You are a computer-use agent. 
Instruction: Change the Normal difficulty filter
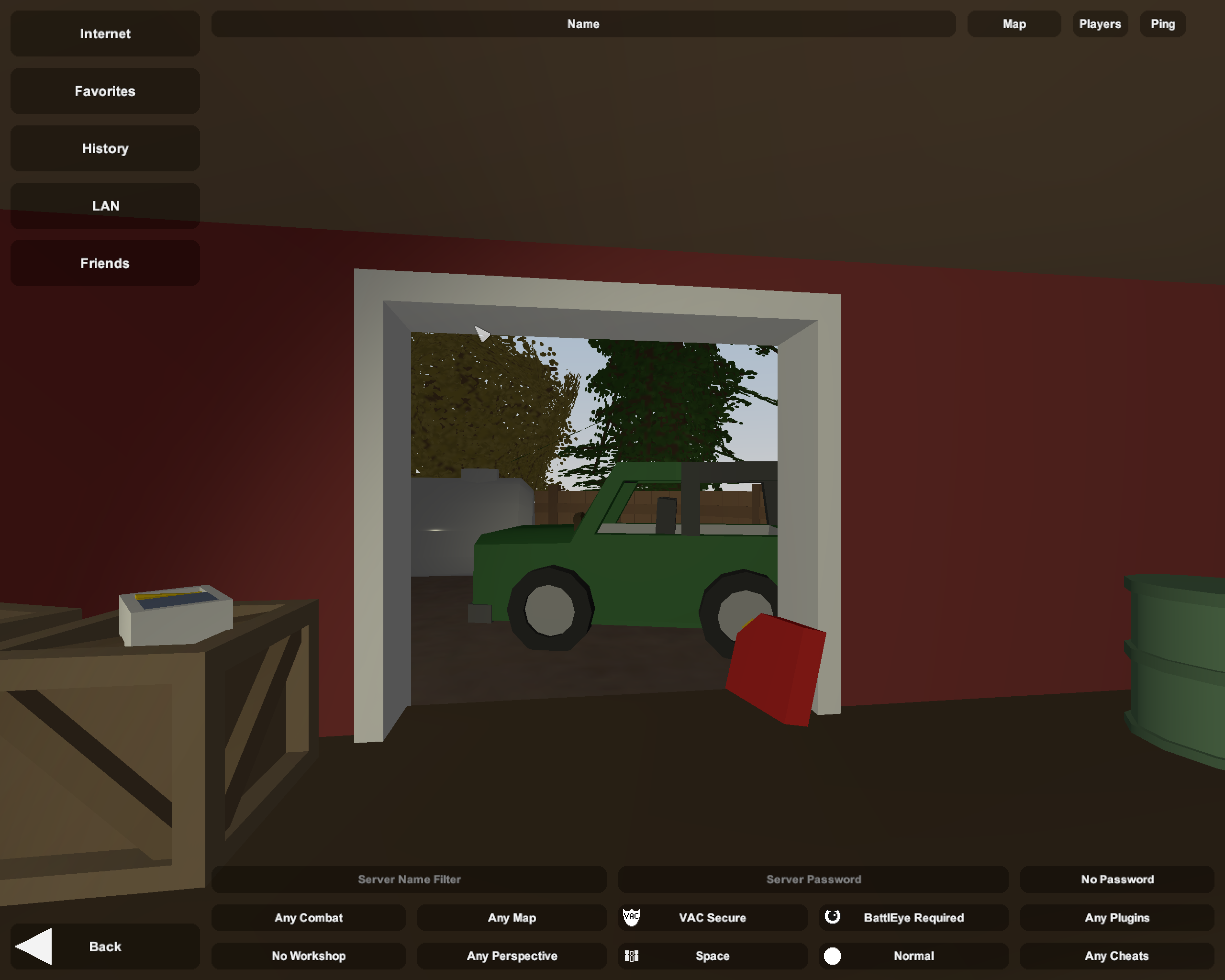coord(913,956)
